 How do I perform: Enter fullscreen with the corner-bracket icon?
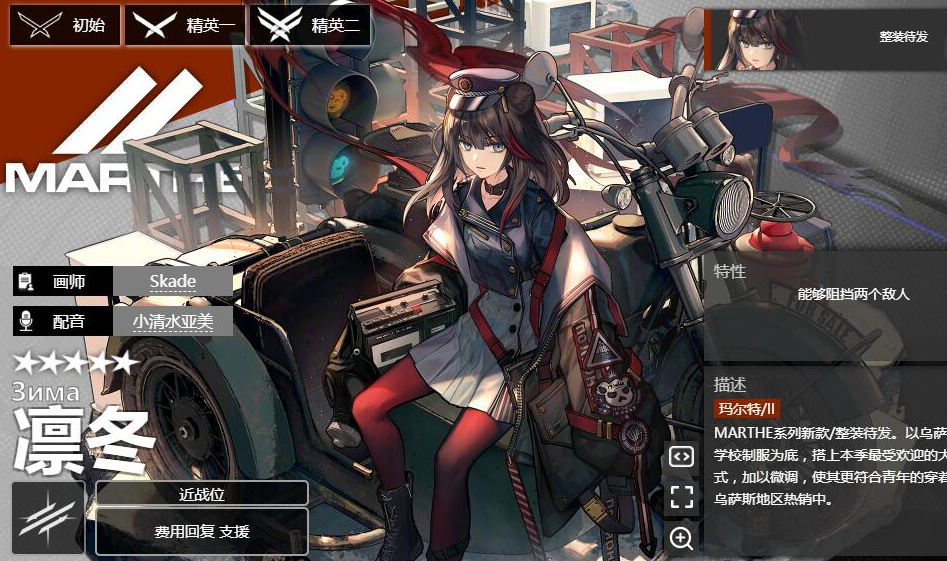coord(681,497)
